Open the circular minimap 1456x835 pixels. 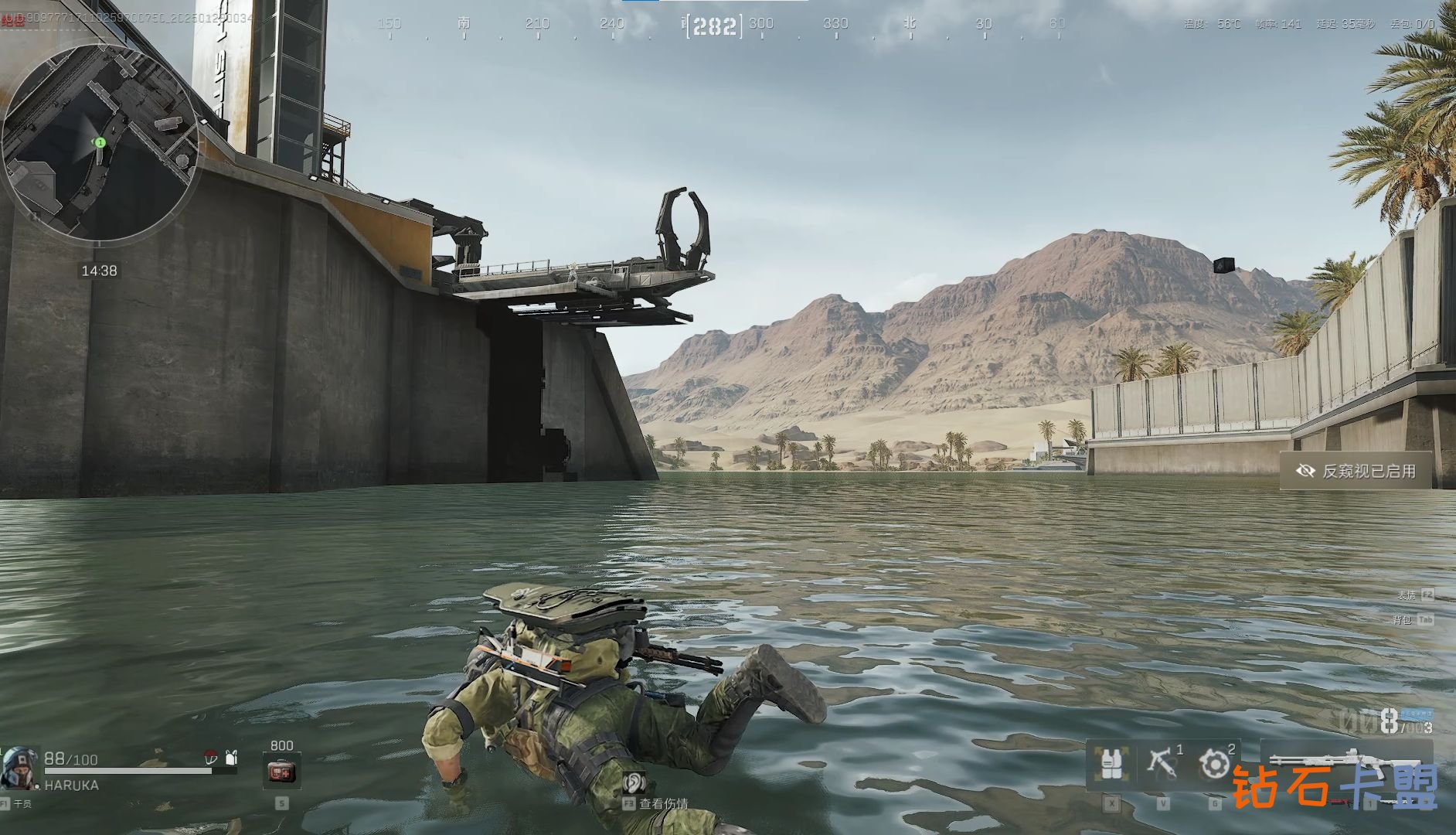tap(99, 143)
